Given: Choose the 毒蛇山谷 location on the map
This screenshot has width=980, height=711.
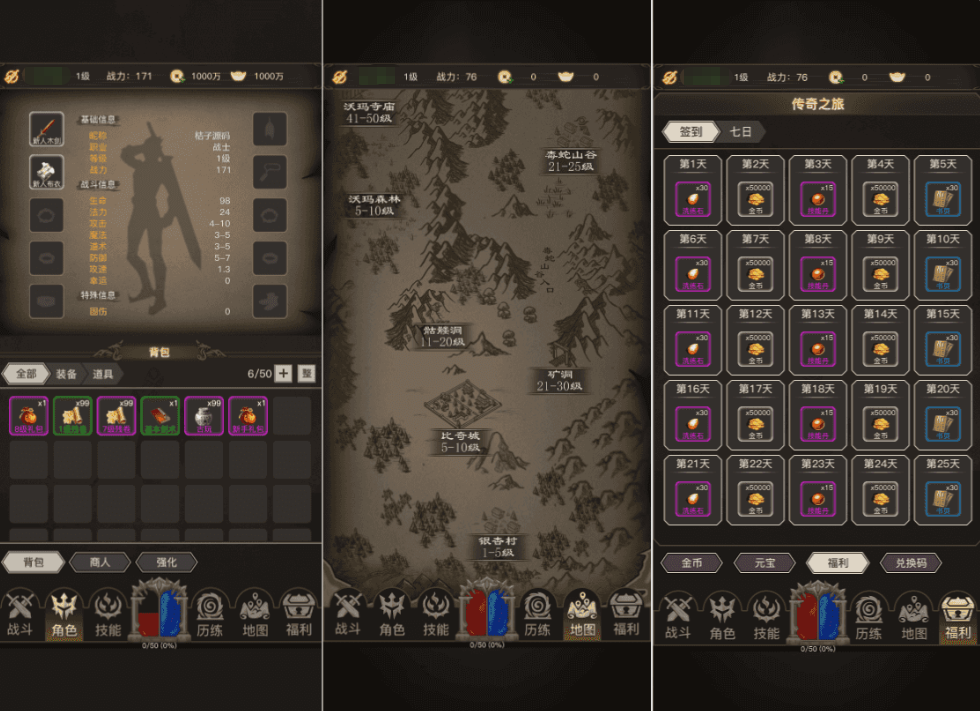Looking at the screenshot, I should click(571, 160).
